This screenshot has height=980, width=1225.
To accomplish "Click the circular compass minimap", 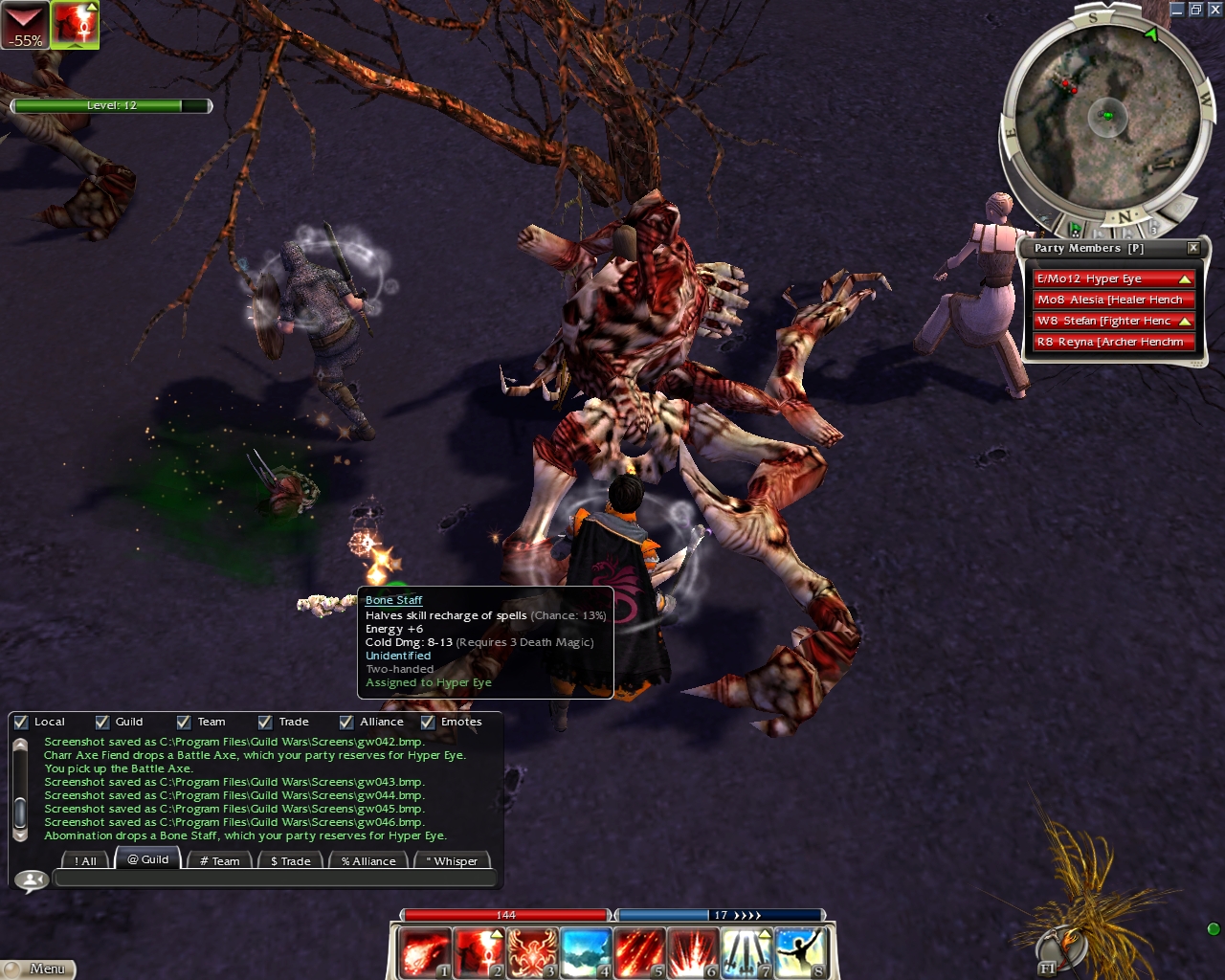I will click(1107, 117).
